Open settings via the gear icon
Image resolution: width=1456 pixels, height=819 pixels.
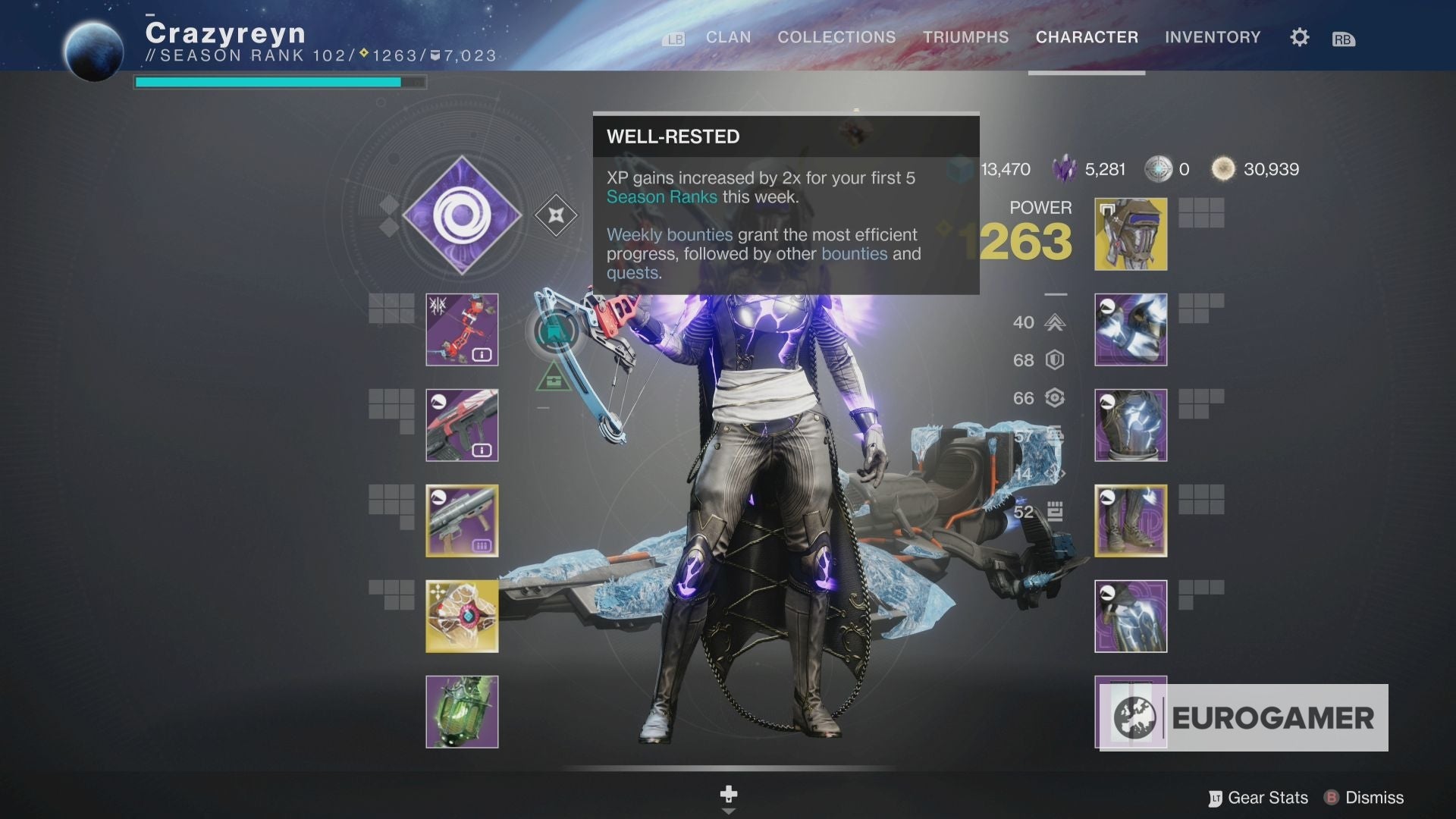click(x=1299, y=37)
